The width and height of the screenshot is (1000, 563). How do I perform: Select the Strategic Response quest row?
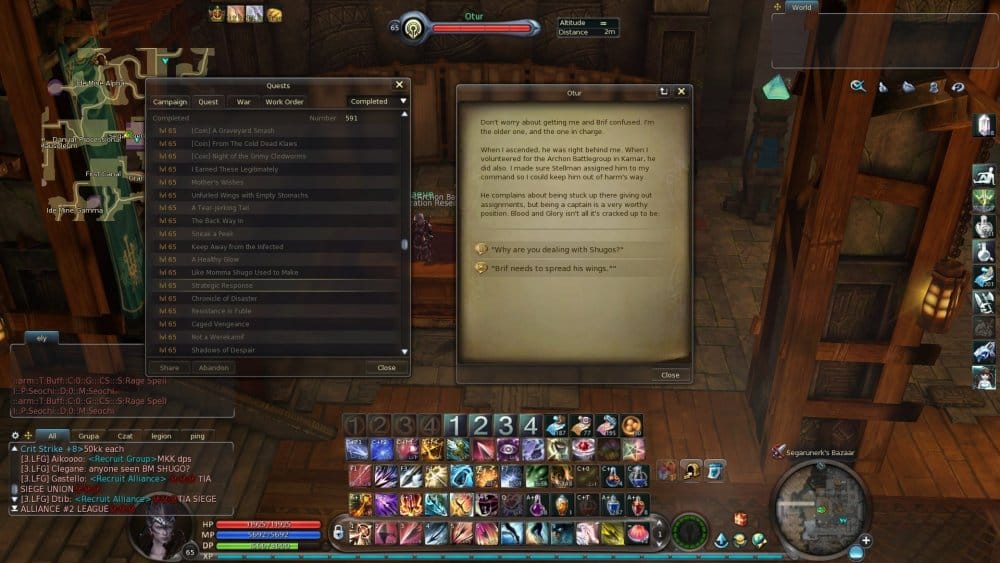tap(222, 286)
